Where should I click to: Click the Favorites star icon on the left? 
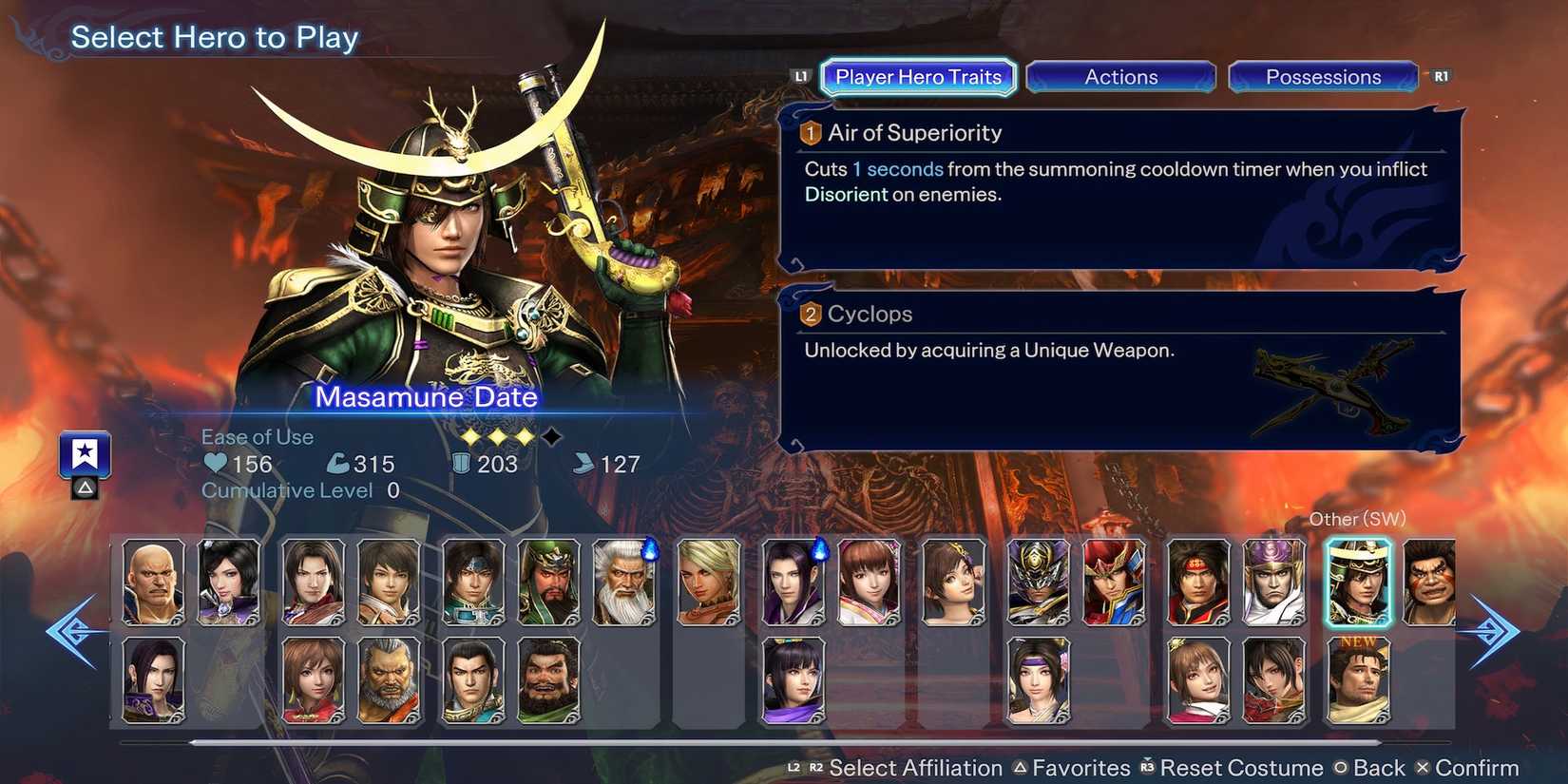[85, 453]
